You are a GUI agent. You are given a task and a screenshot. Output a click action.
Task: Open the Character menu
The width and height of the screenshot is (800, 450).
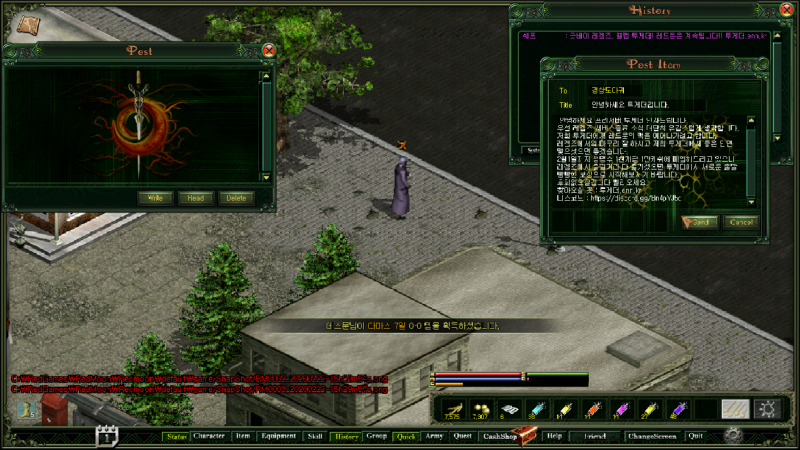[209, 436]
